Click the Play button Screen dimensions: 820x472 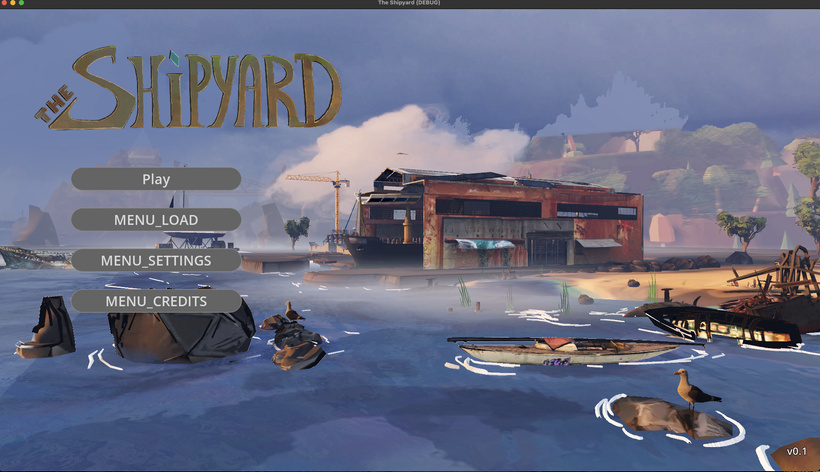[x=155, y=179]
